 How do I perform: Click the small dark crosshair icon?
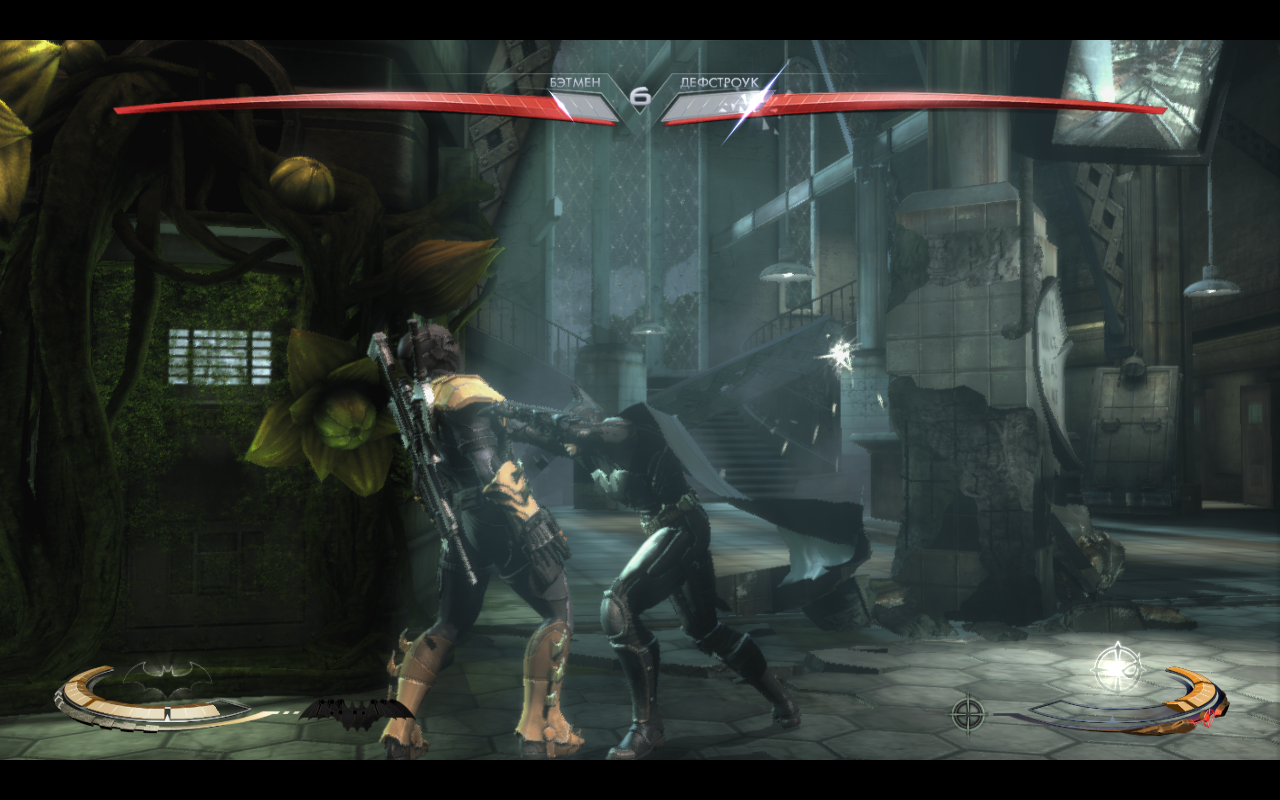(x=967, y=713)
